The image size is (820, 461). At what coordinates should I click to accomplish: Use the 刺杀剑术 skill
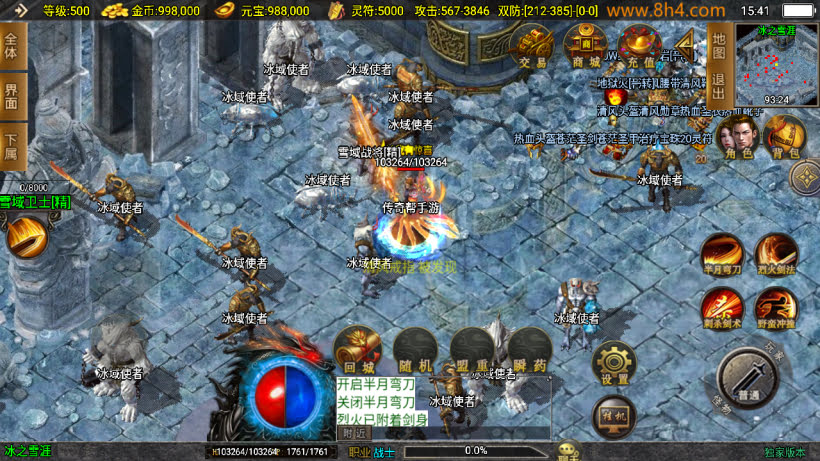(x=721, y=308)
